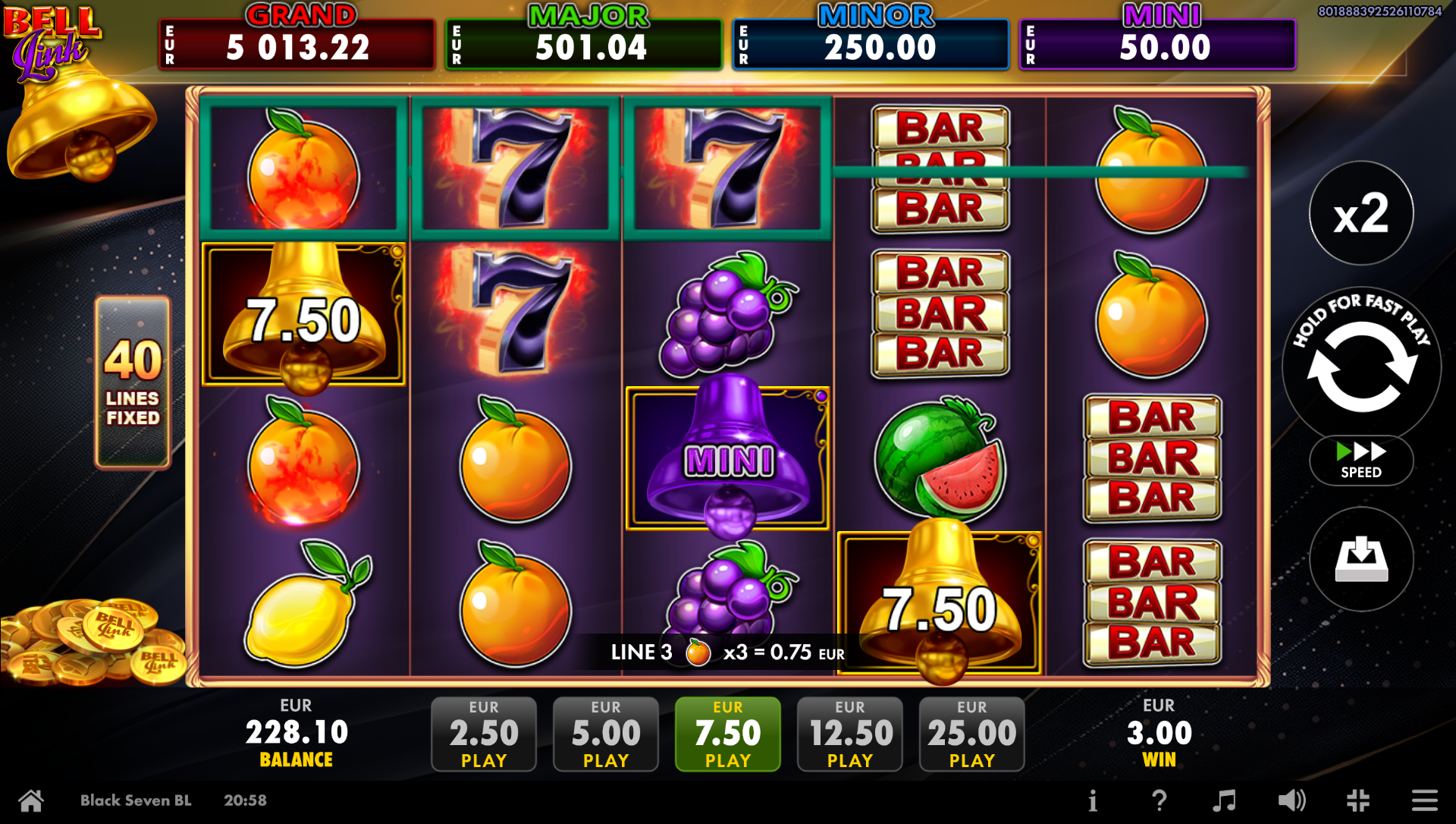Viewport: 1456px width, 824px height.
Task: Select the EUR 2.50 play bet
Action: (x=484, y=734)
